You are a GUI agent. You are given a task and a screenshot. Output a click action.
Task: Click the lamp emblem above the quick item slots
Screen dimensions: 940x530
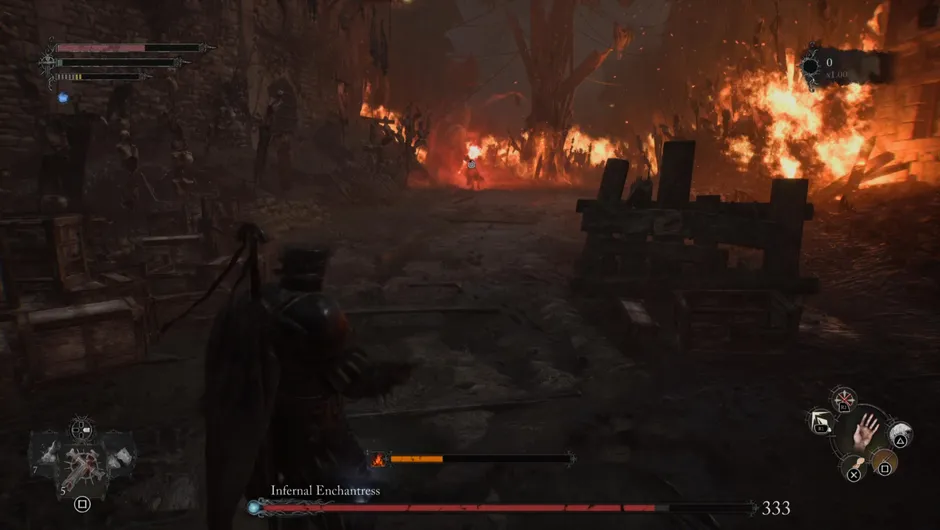click(82, 430)
